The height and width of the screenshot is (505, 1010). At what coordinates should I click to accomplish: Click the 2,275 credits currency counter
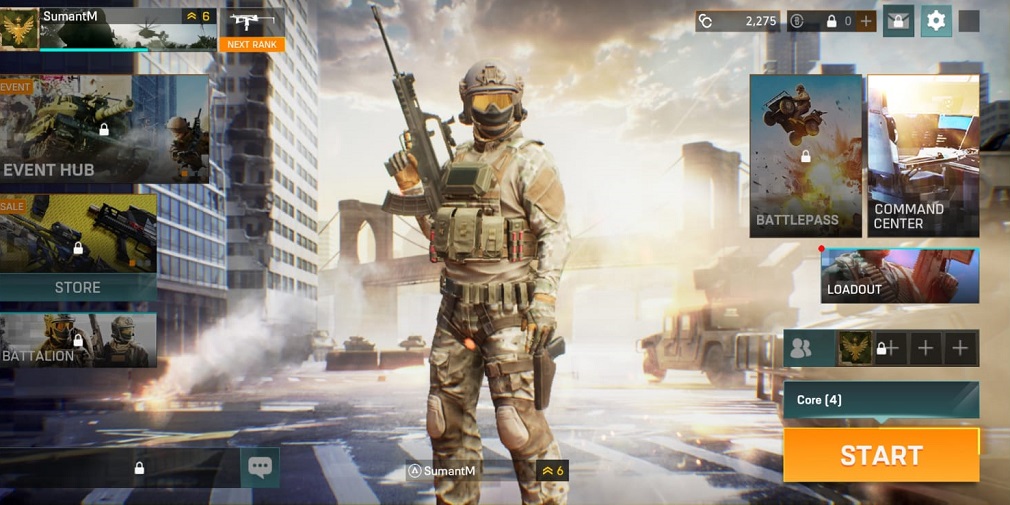pyautogui.click(x=738, y=21)
